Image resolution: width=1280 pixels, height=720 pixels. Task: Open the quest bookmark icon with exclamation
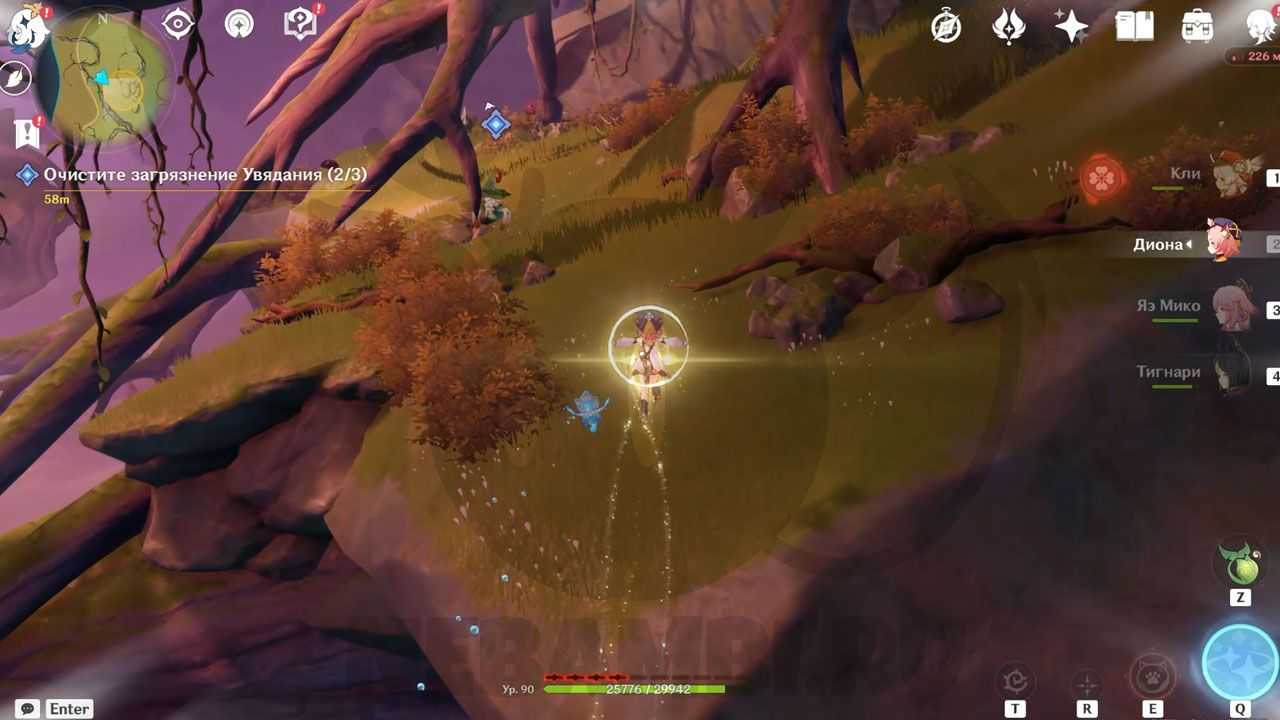click(x=27, y=132)
